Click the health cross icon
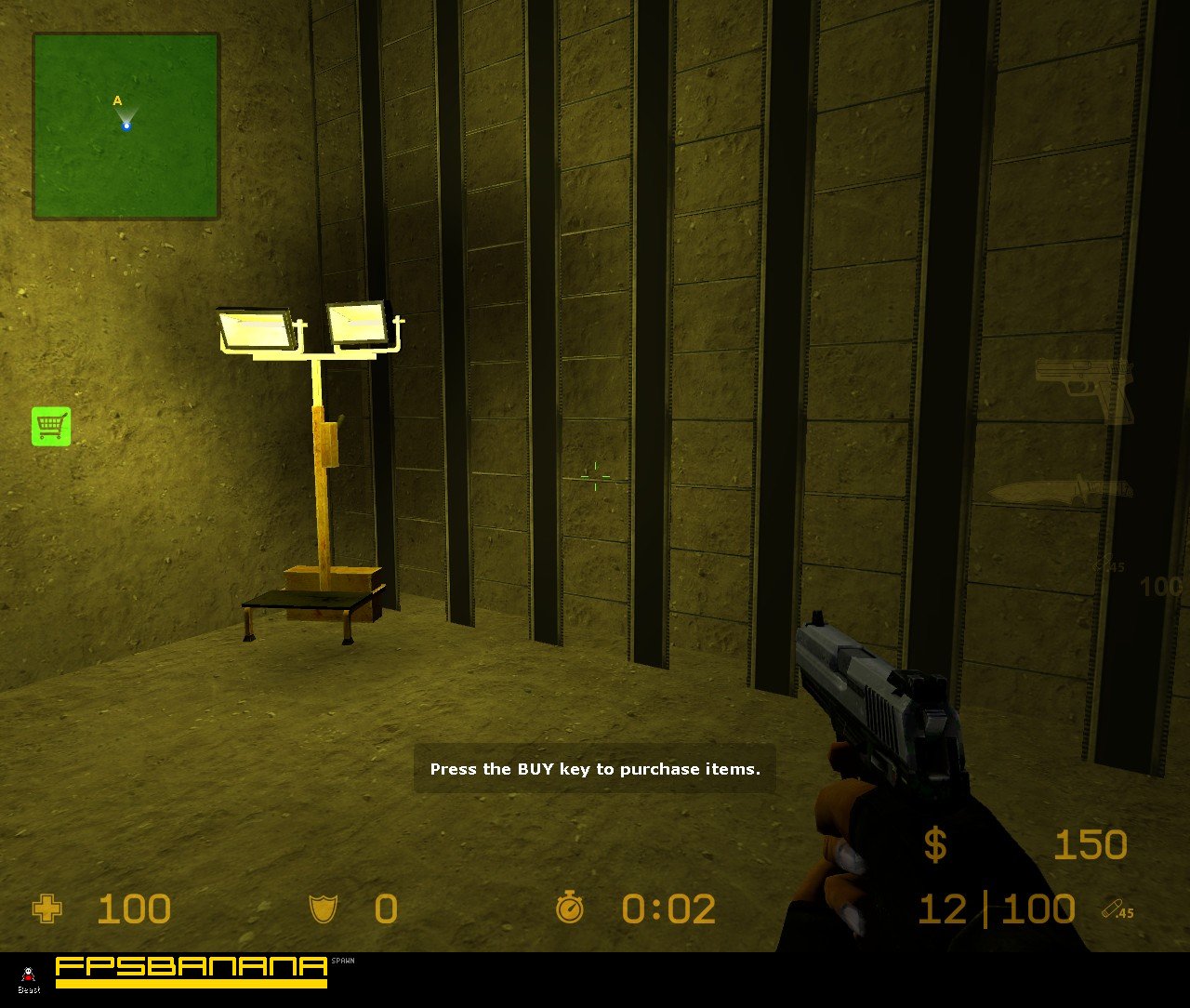The width and height of the screenshot is (1190, 1008). pos(46,909)
